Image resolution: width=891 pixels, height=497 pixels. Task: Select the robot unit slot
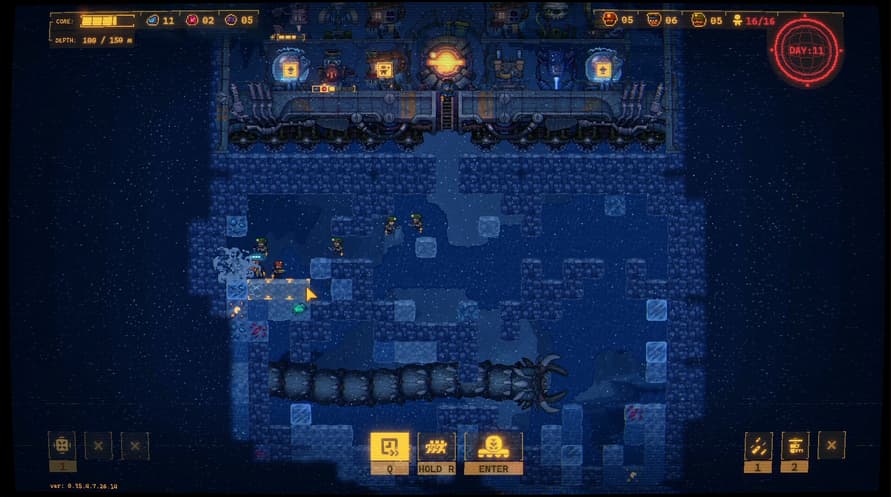point(62,445)
